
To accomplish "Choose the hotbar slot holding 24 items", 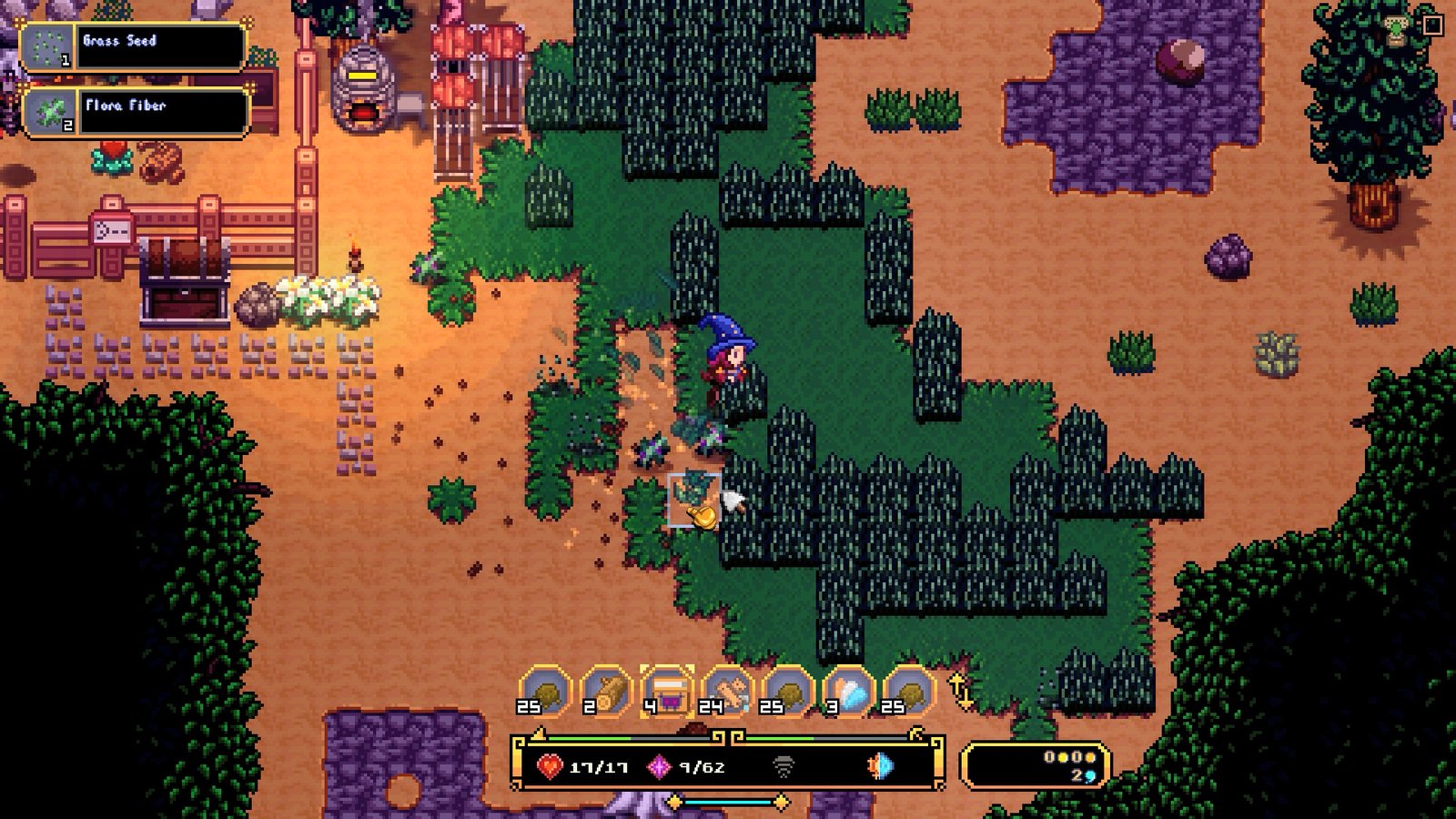I will 727,693.
